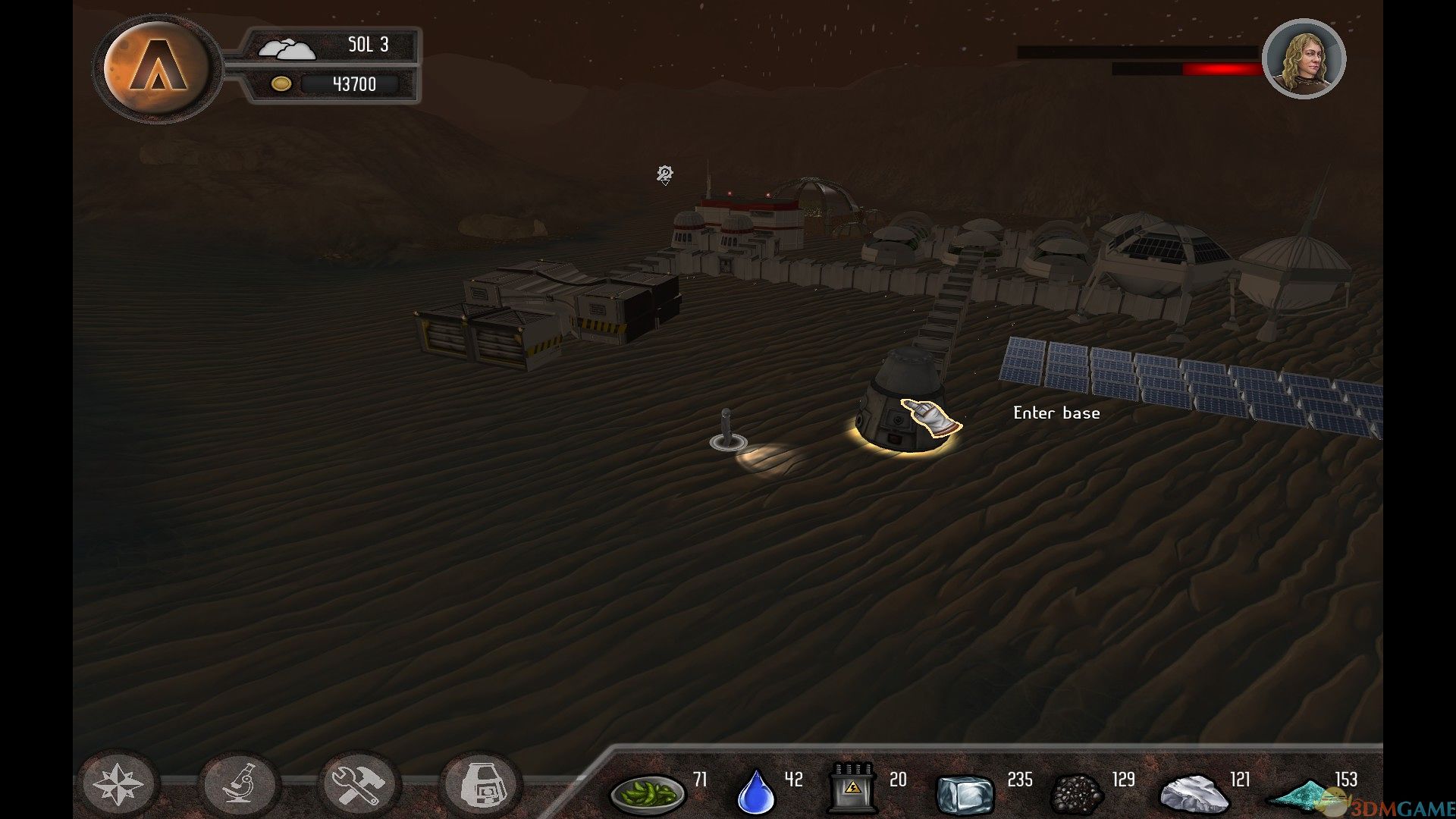
Task: Open the microscope research button
Action: point(240,784)
